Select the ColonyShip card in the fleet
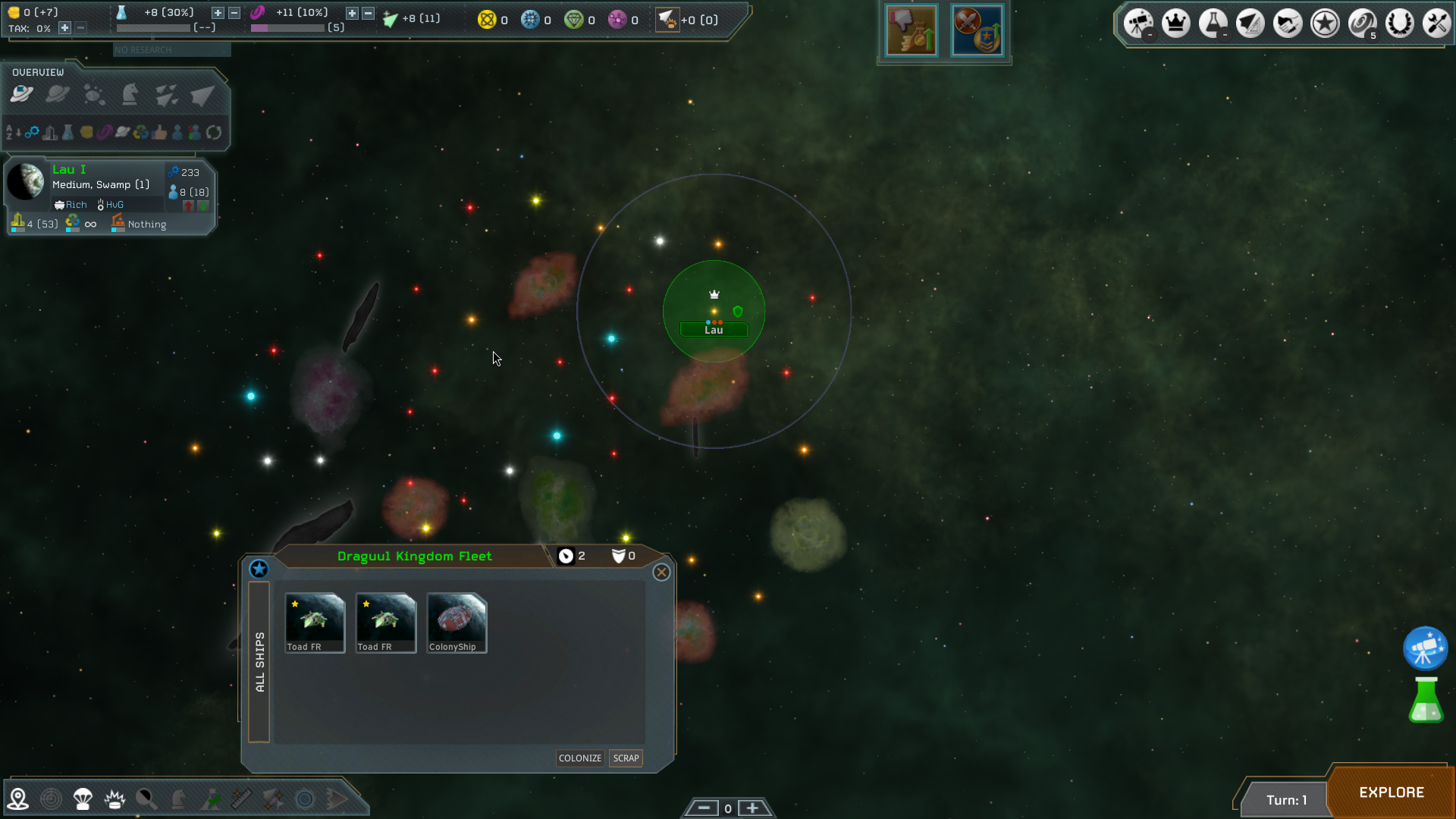This screenshot has width=1456, height=819. pyautogui.click(x=457, y=623)
